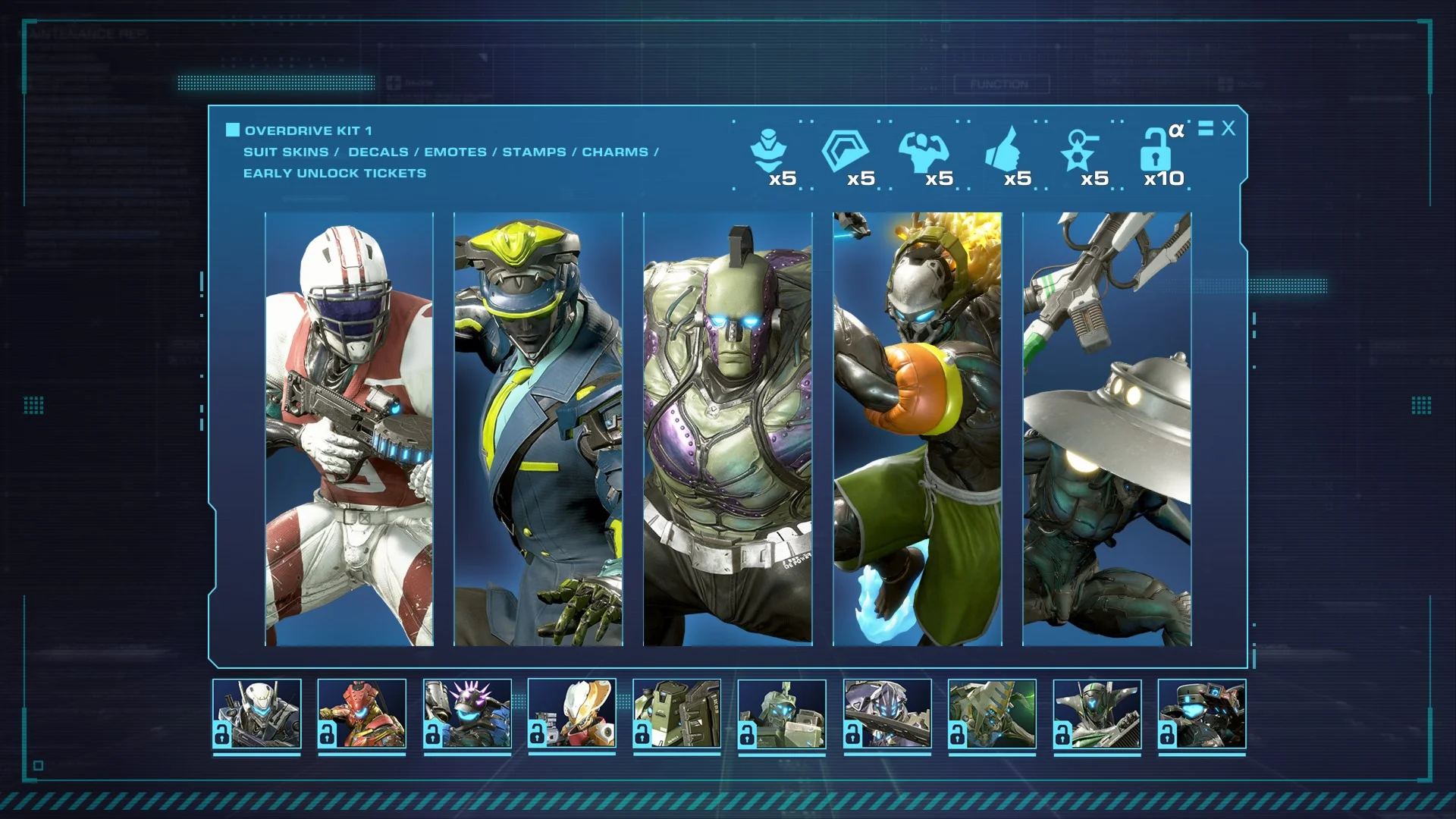Select the olive minigun exosuit thumbnail
The image size is (1456, 819).
(676, 714)
